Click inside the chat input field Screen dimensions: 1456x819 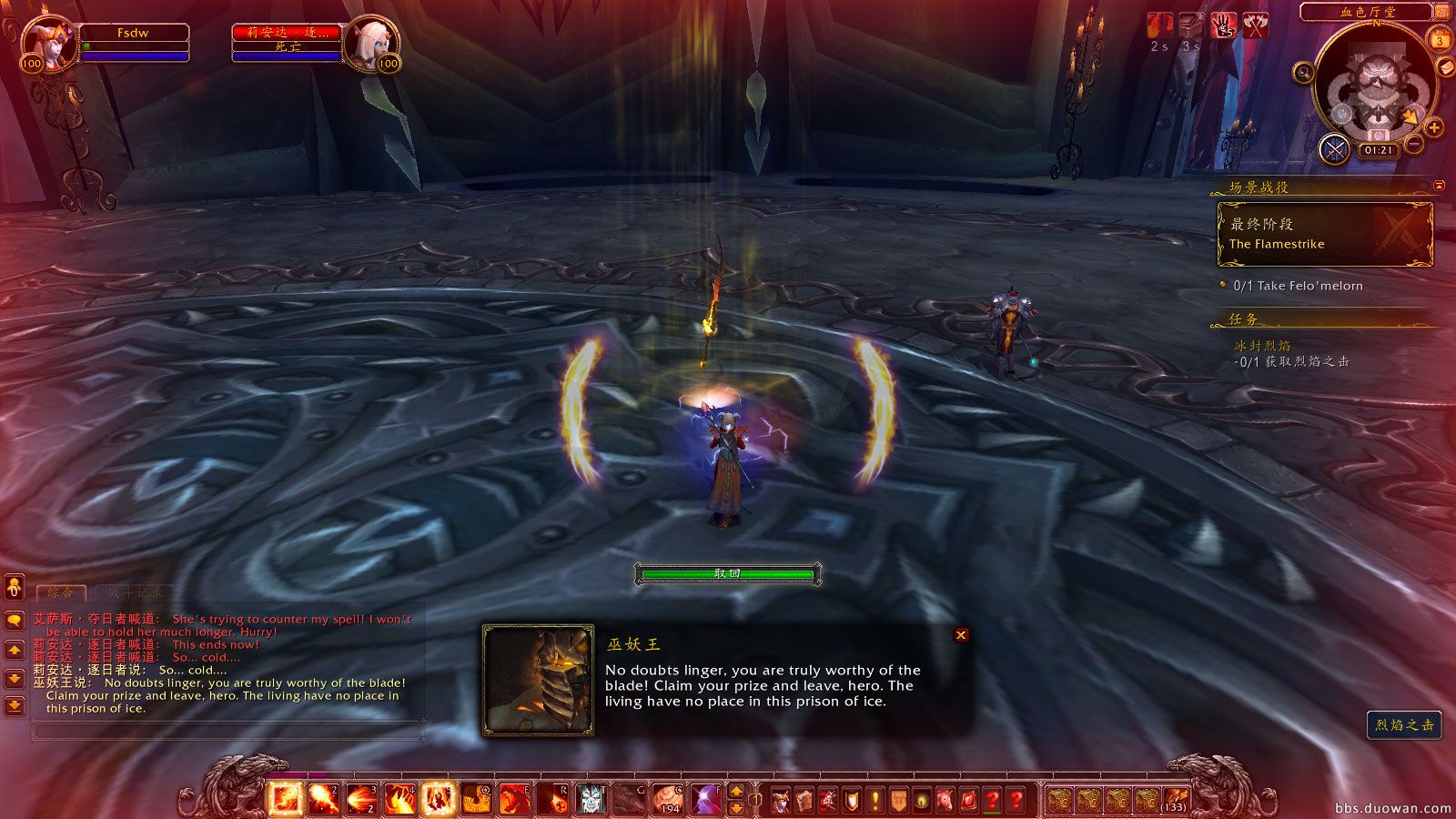point(227,728)
